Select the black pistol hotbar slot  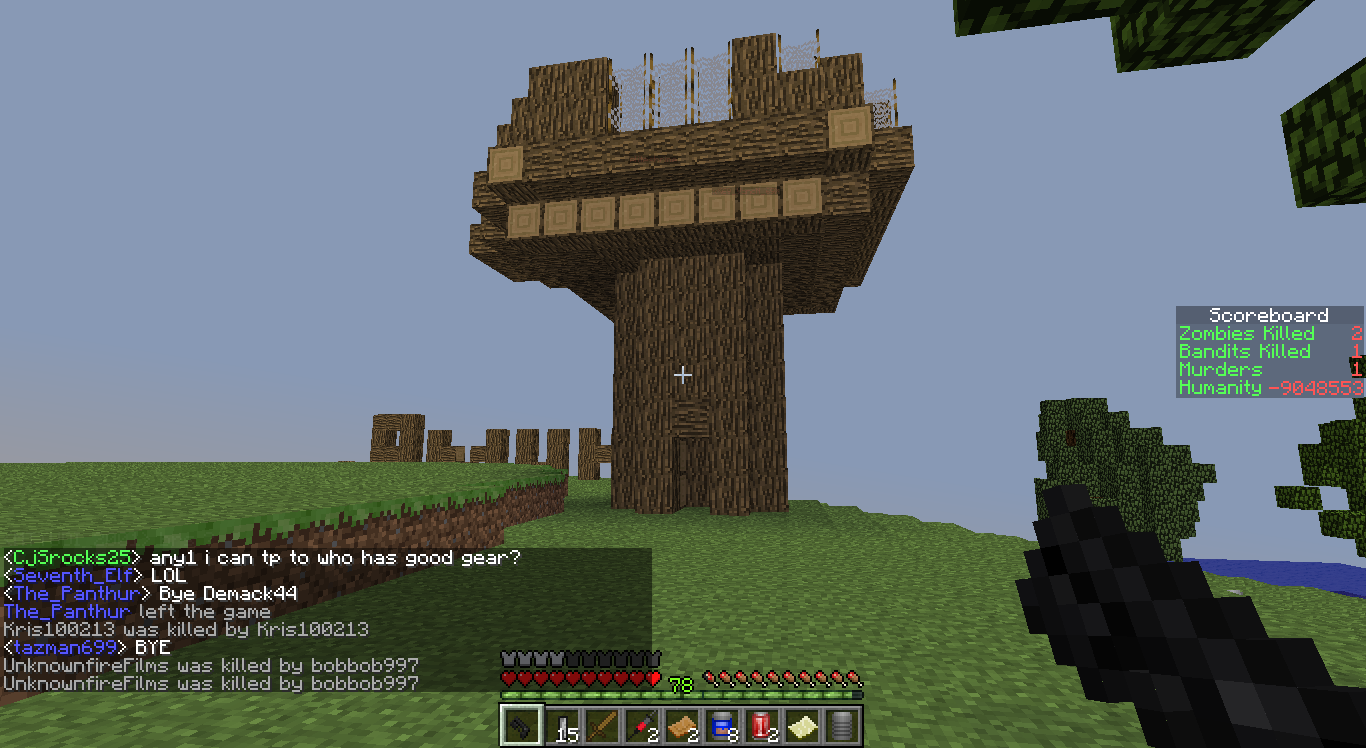[521, 726]
